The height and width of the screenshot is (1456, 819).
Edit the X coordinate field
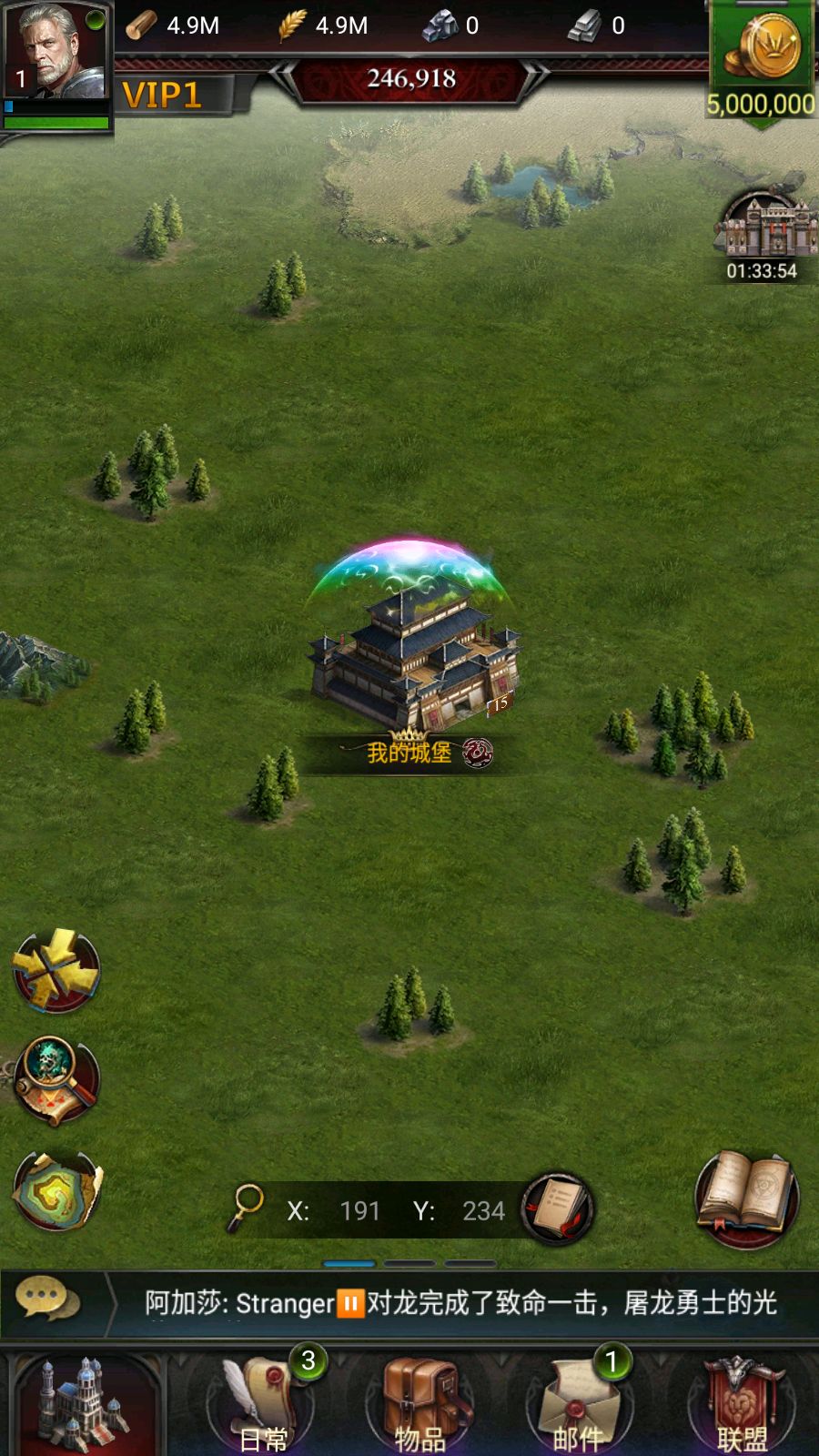359,1210
